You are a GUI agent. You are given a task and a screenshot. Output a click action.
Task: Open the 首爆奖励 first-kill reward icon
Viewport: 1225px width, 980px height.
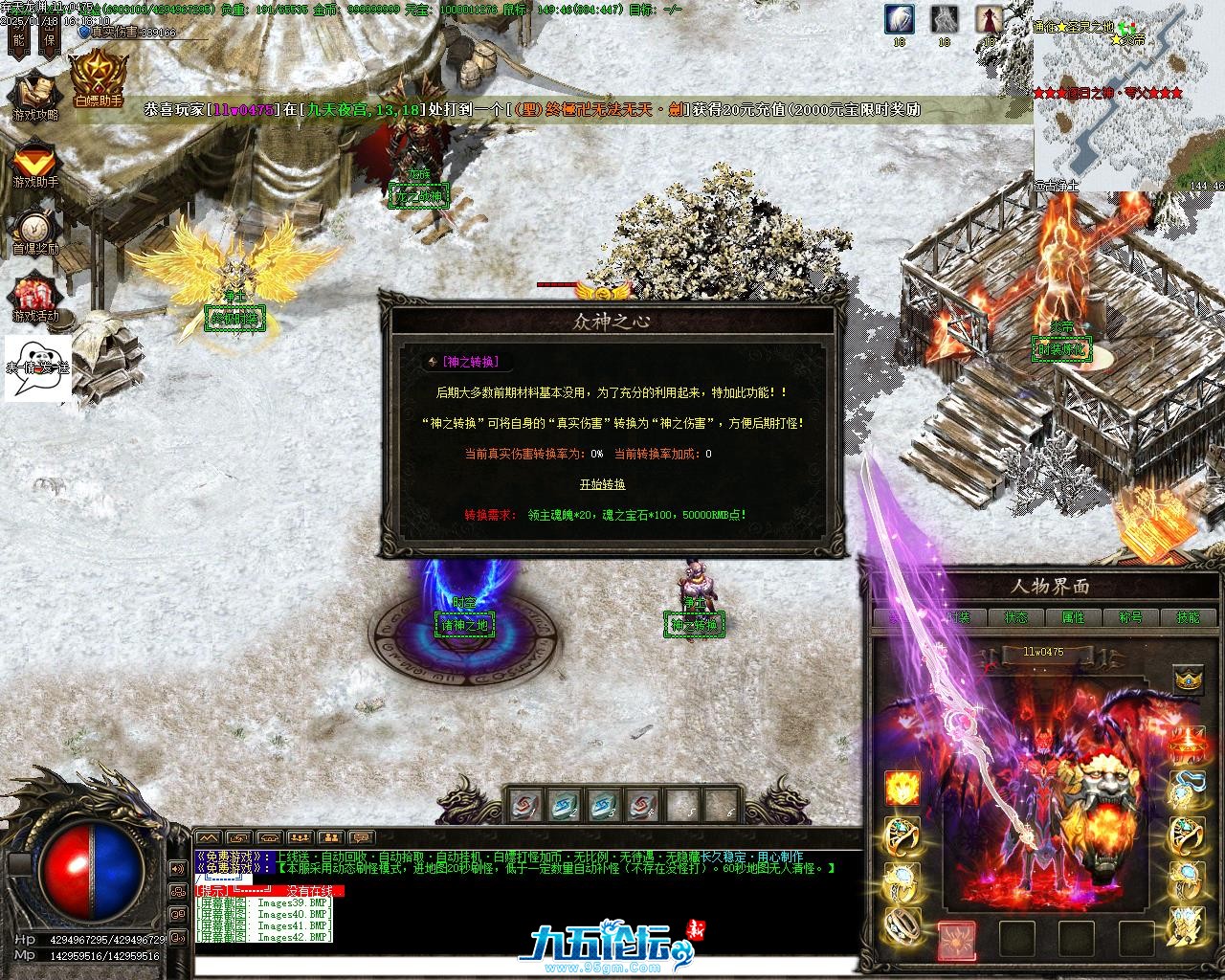pos(35,230)
